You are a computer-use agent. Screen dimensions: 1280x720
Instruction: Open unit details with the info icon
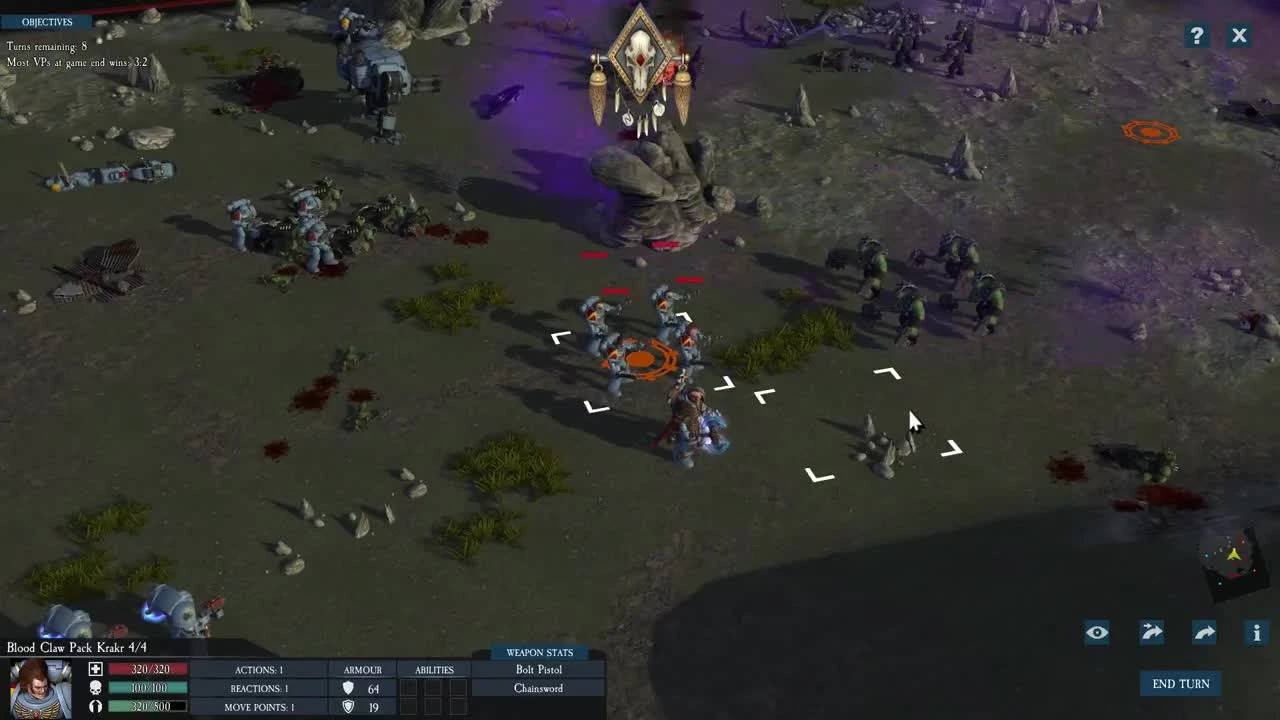point(1256,632)
